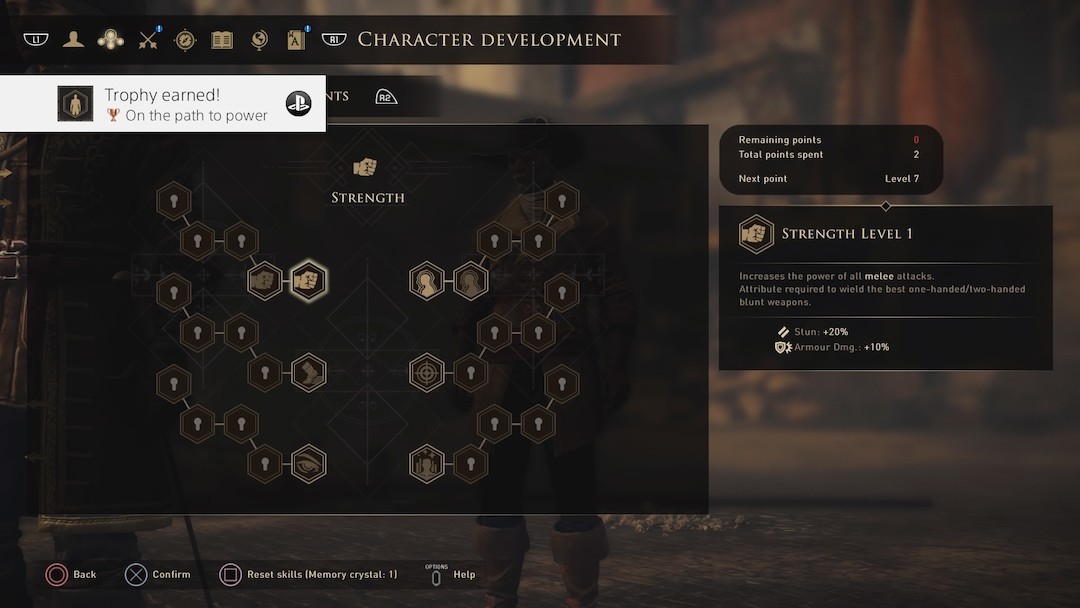Open the open-book journal tab
This screenshot has width=1080, height=608.
(222, 40)
